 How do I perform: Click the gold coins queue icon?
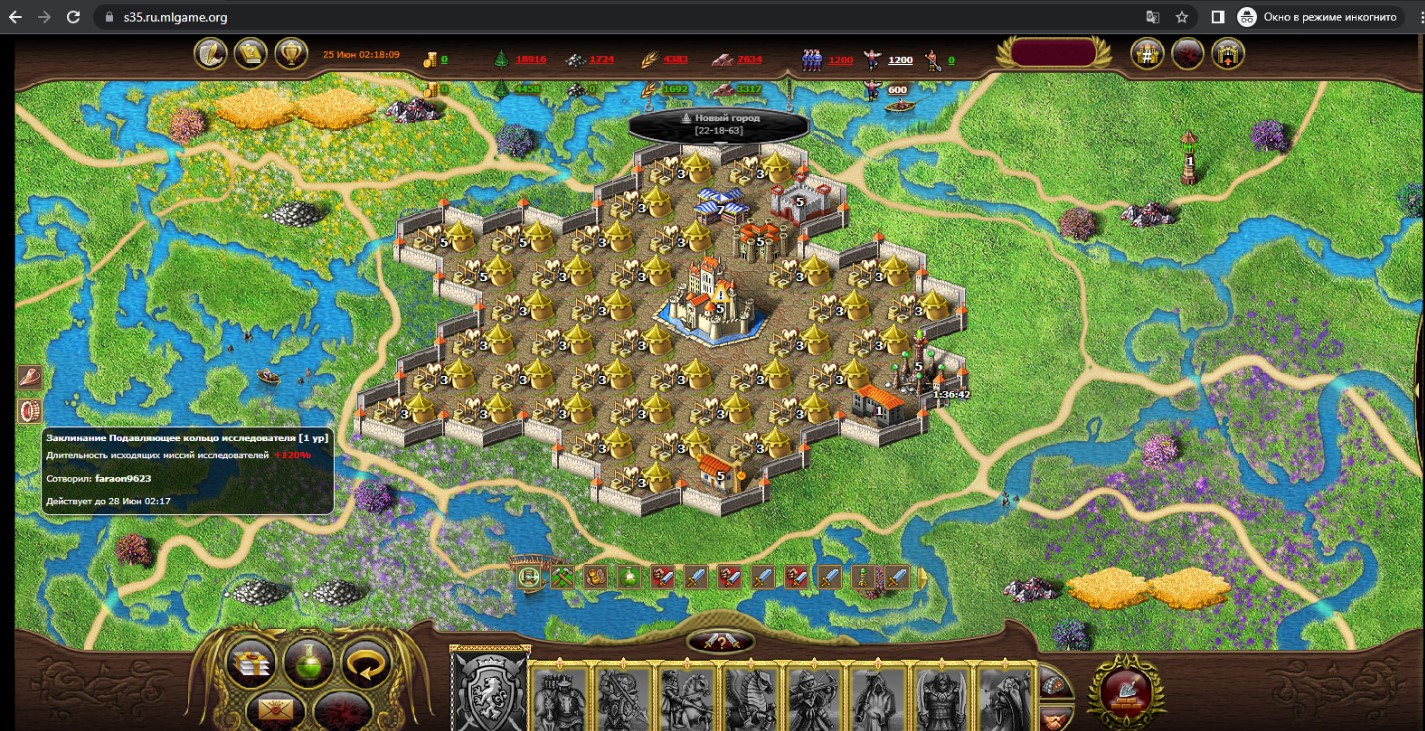(597, 577)
